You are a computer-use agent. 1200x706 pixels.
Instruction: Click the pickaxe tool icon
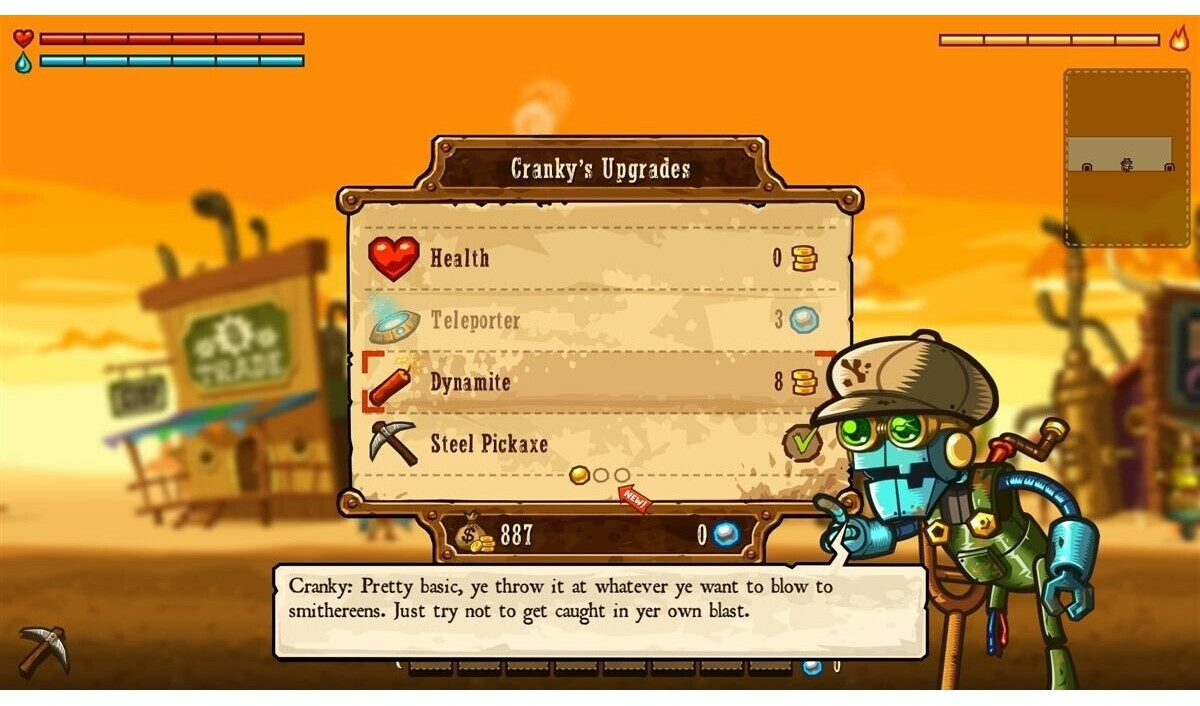click(x=44, y=650)
